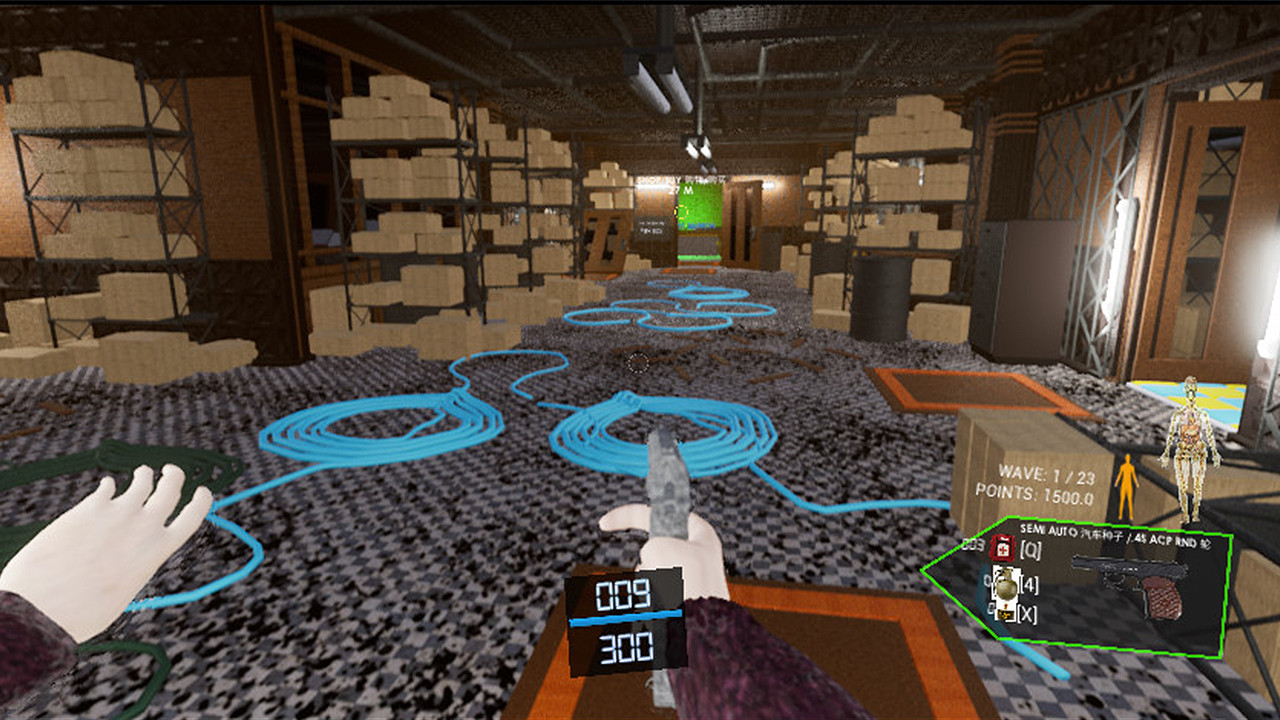The width and height of the screenshot is (1280, 720).
Task: Select the distance marker reading 27 M
Action: pos(681,190)
